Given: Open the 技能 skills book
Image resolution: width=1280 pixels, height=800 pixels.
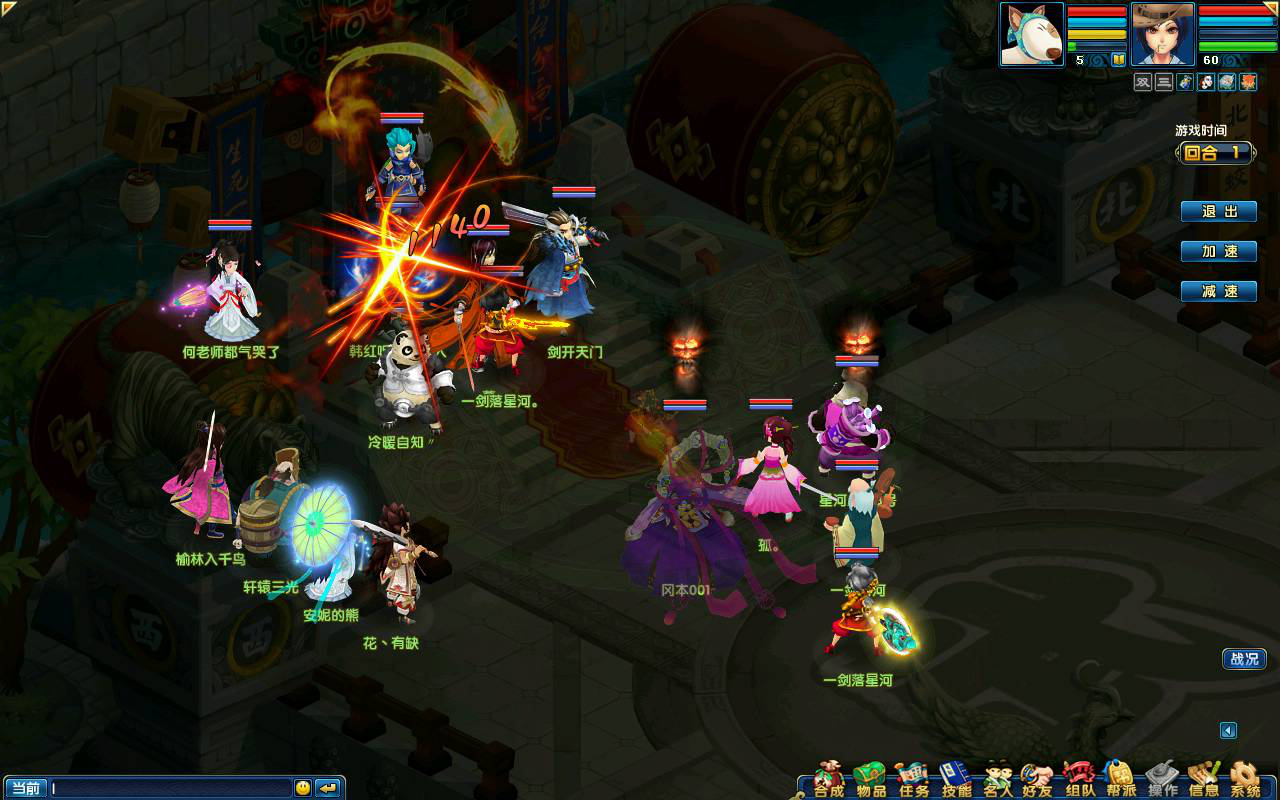Looking at the screenshot, I should point(956,780).
